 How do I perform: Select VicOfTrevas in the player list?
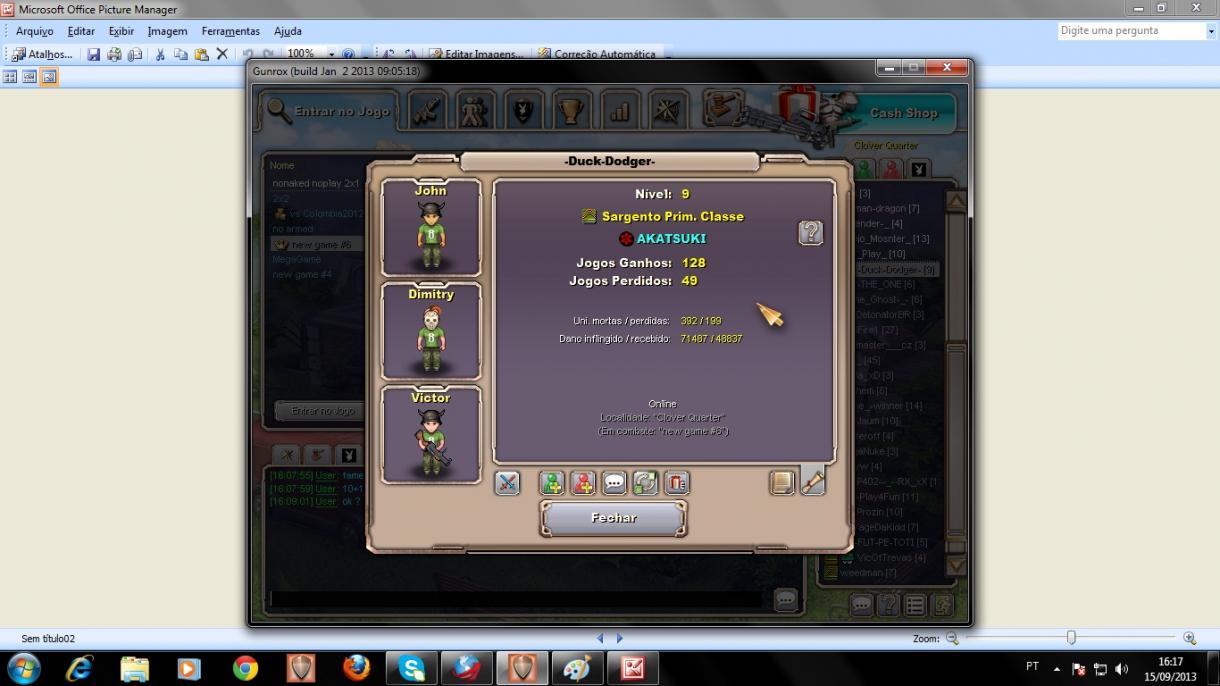coord(891,557)
